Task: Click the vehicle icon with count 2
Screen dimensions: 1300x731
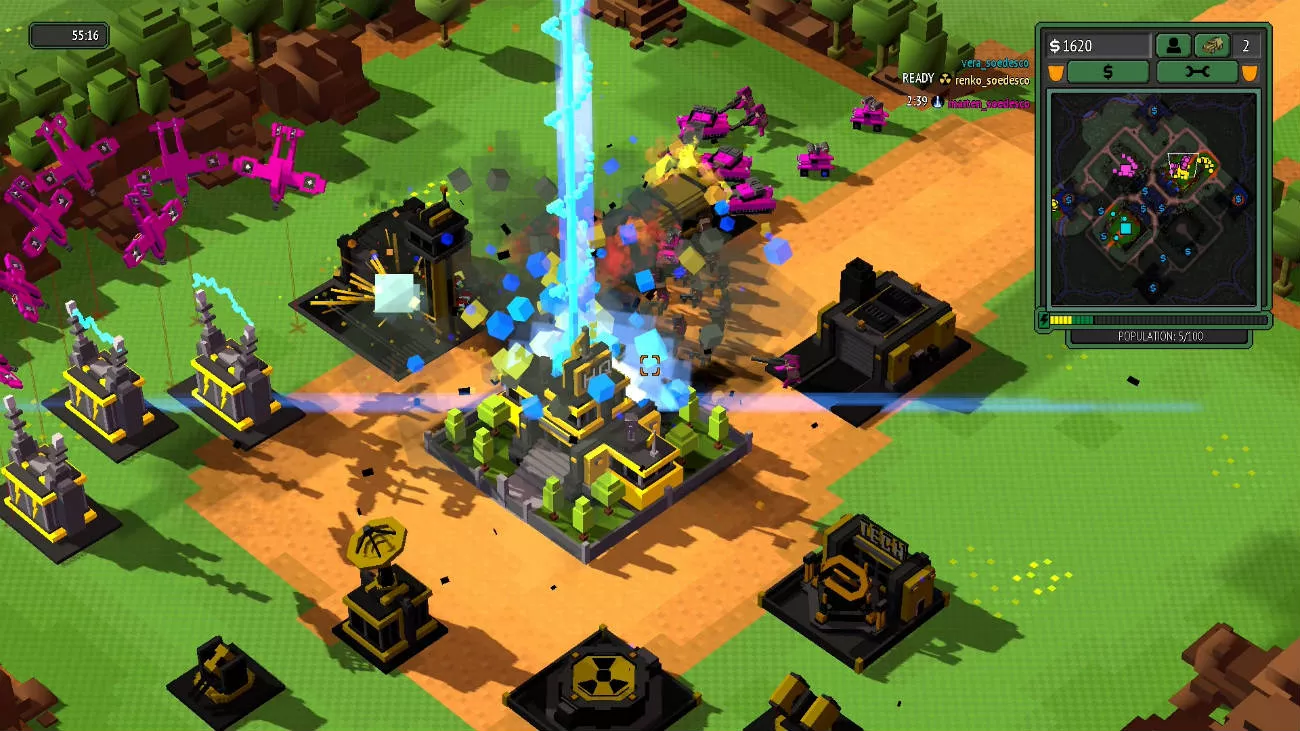Action: click(x=1212, y=45)
